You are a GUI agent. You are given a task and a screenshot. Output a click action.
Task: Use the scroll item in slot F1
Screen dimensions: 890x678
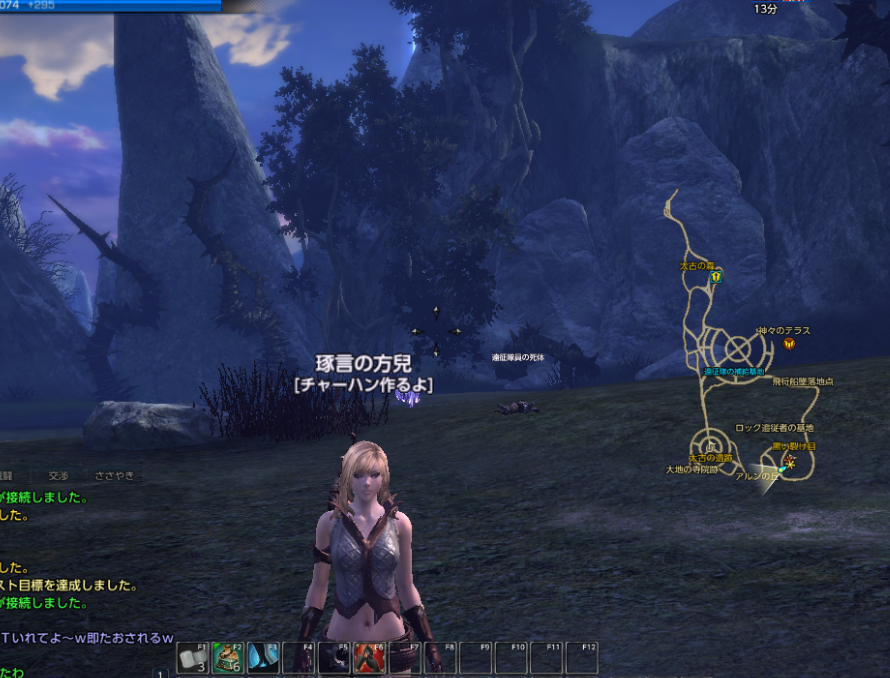[194, 657]
